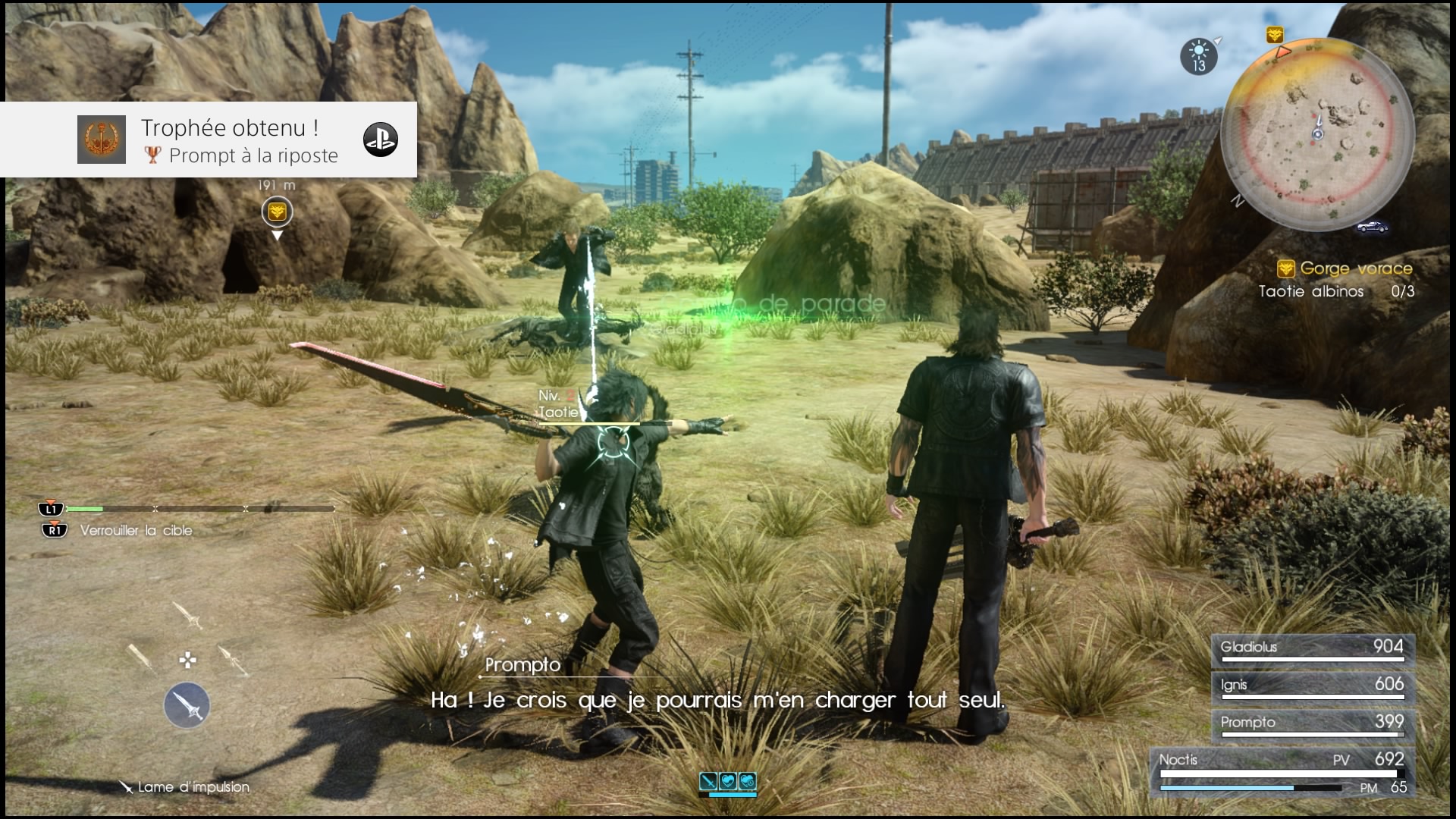Screen dimensions: 1456x819
Task: Activate the sword technique icon
Action: [708, 780]
